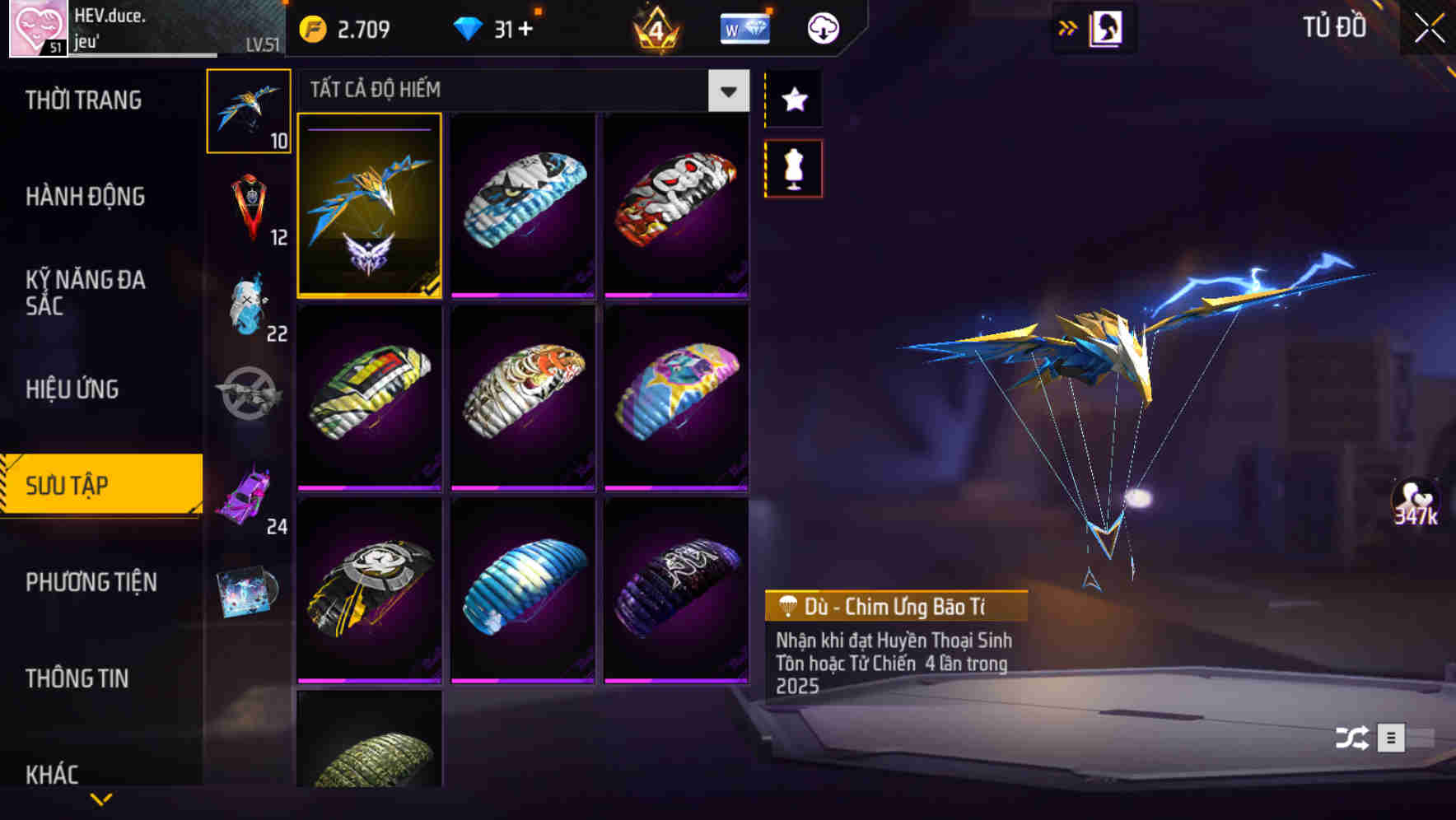Click the double-arrow collapse chevron
1456x820 pixels.
pos(1068,27)
